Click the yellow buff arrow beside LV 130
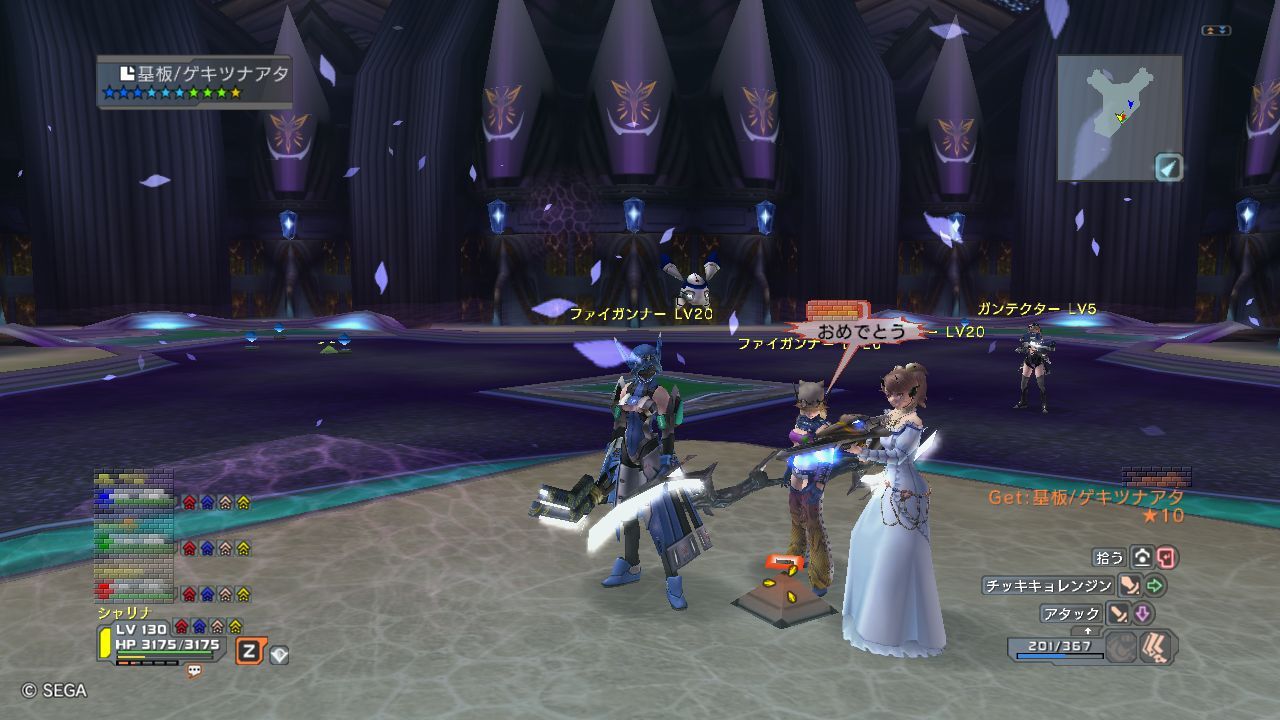Viewport: 1280px width, 720px height. 235,626
